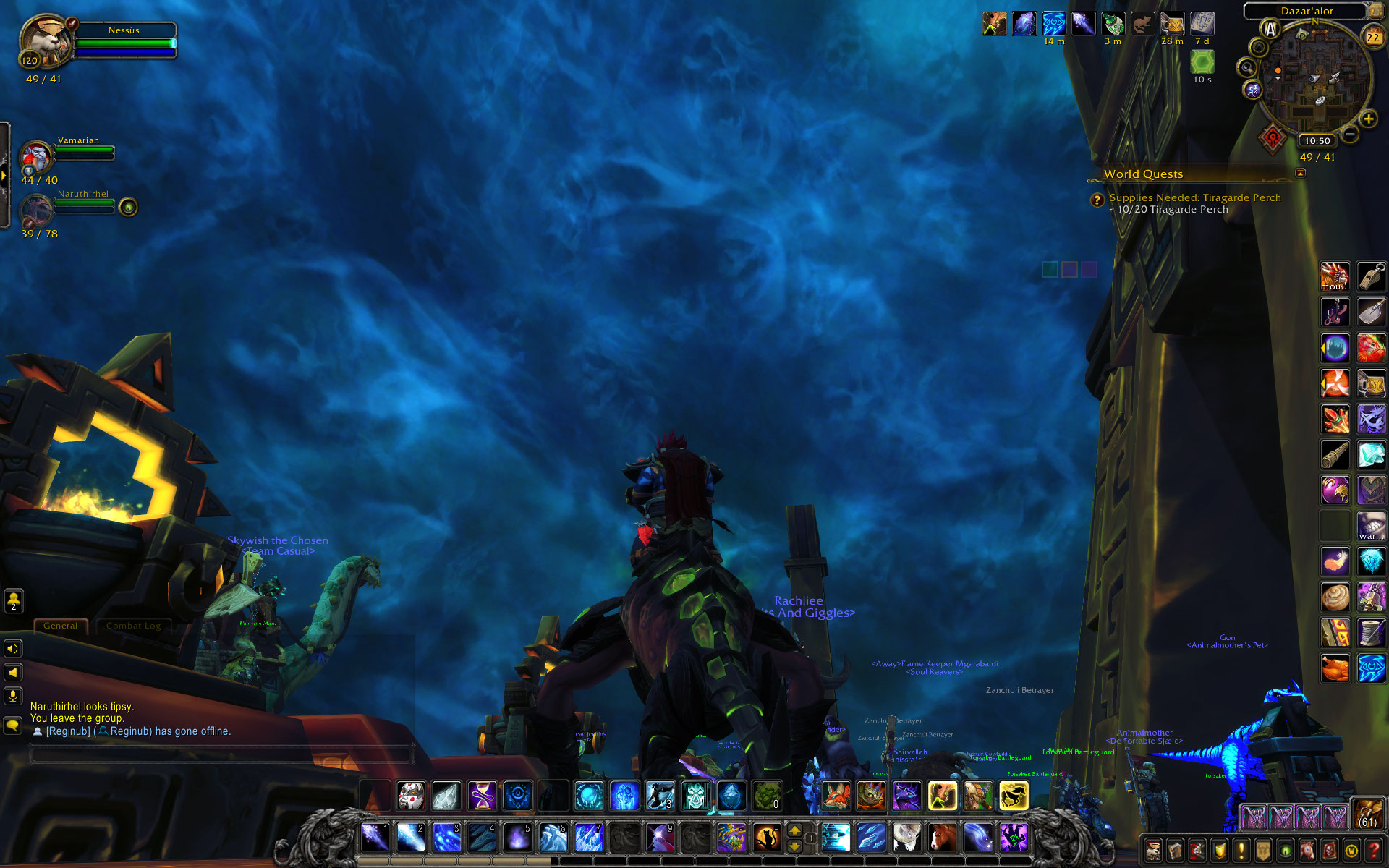Screen dimensions: 1389x868
Task: Target party member Vamarian's portrait
Action: point(36,156)
